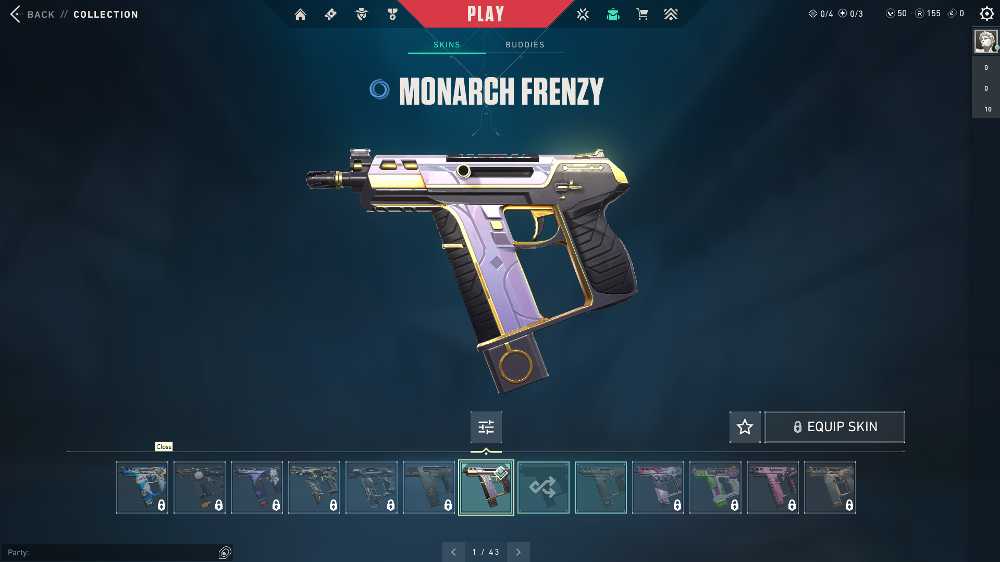The width and height of the screenshot is (1000, 562).
Task: Go to the next skins page
Action: tap(518, 551)
